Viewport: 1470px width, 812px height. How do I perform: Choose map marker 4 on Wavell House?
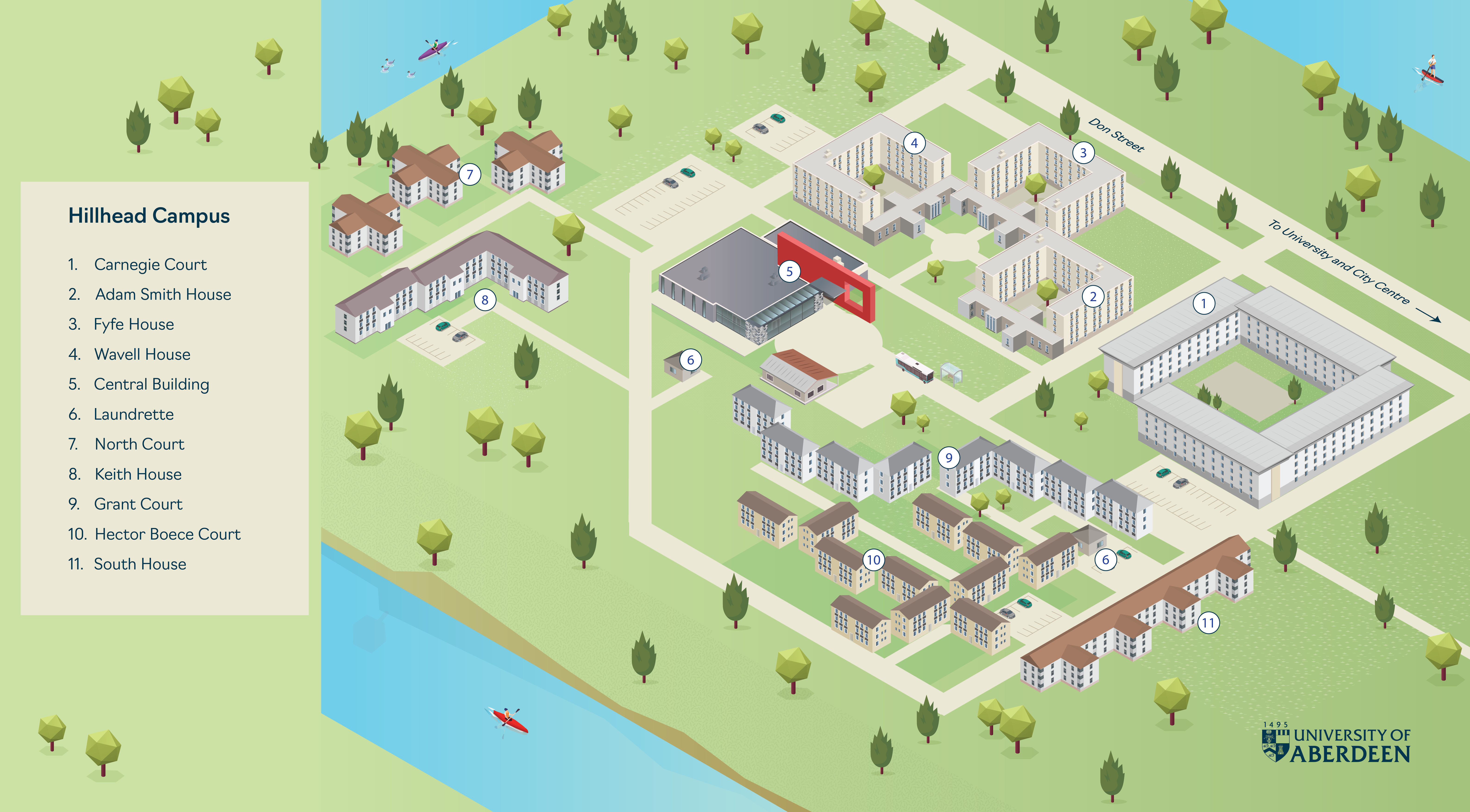click(914, 143)
